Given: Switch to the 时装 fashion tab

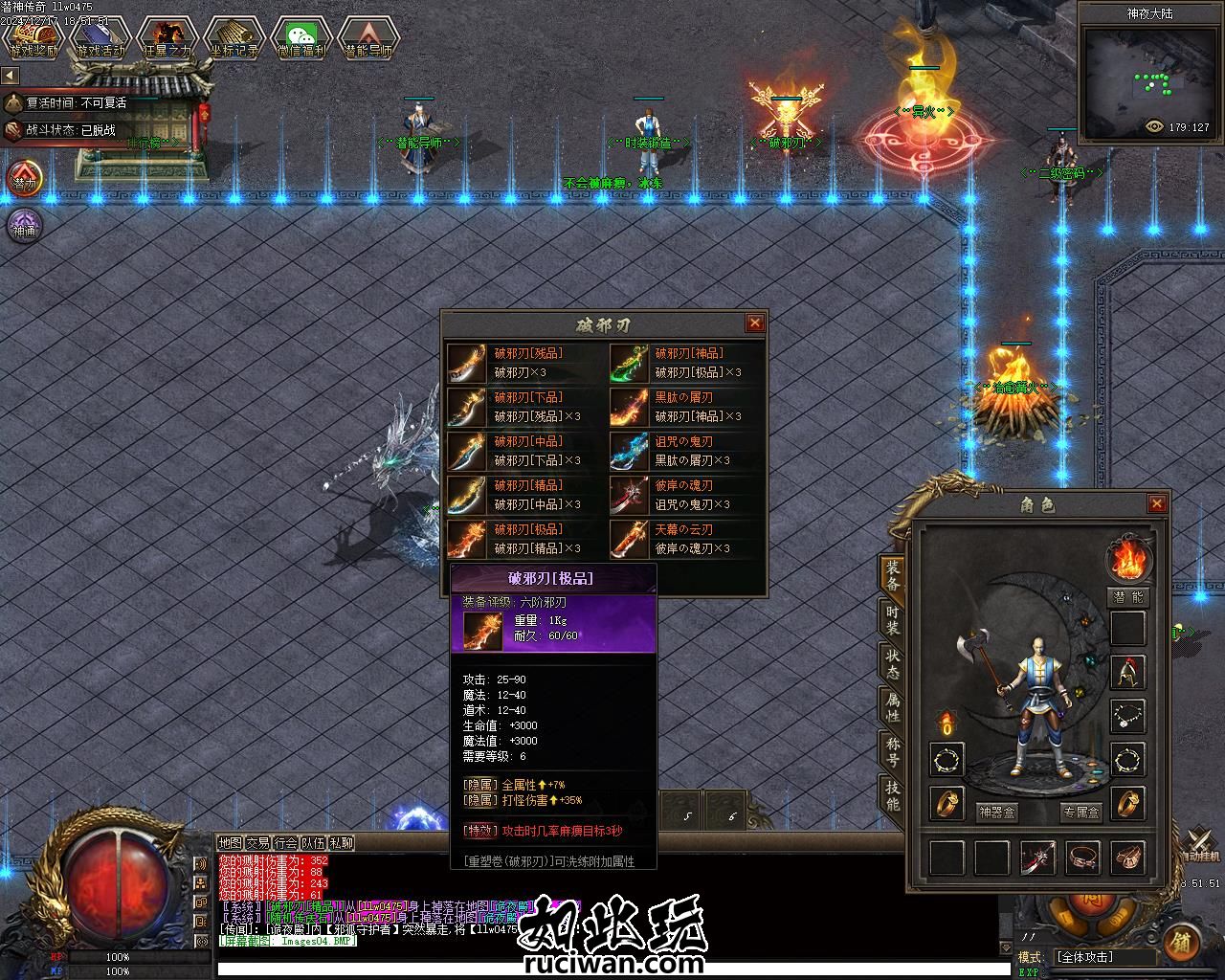Looking at the screenshot, I should coord(892,620).
